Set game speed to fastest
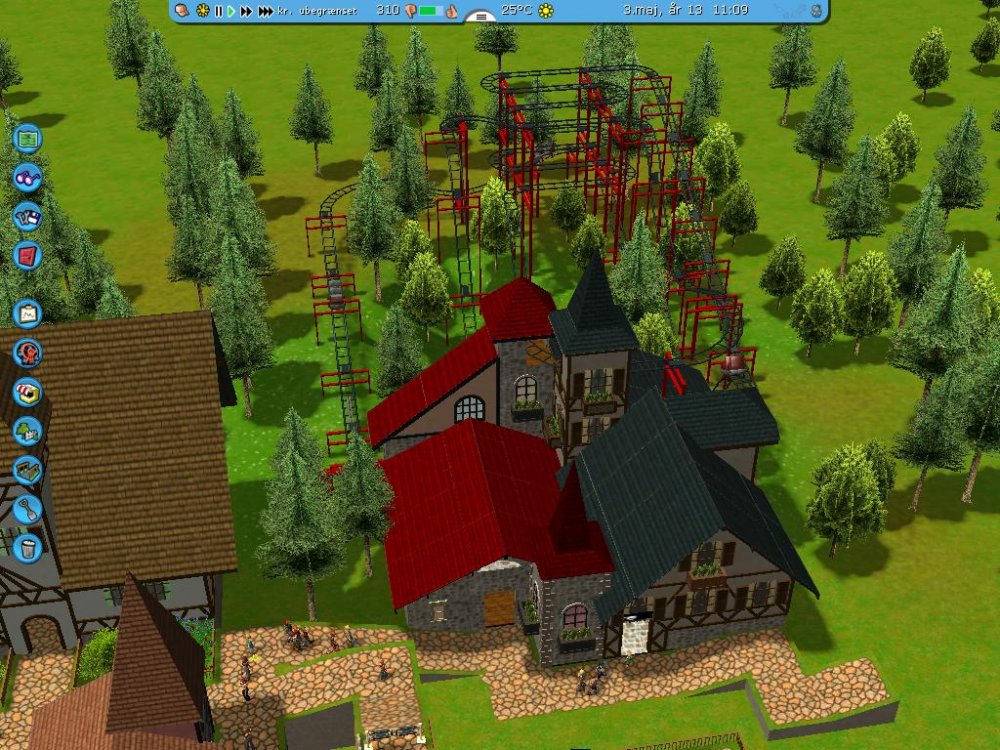The width and height of the screenshot is (1000, 750). pyautogui.click(x=265, y=11)
